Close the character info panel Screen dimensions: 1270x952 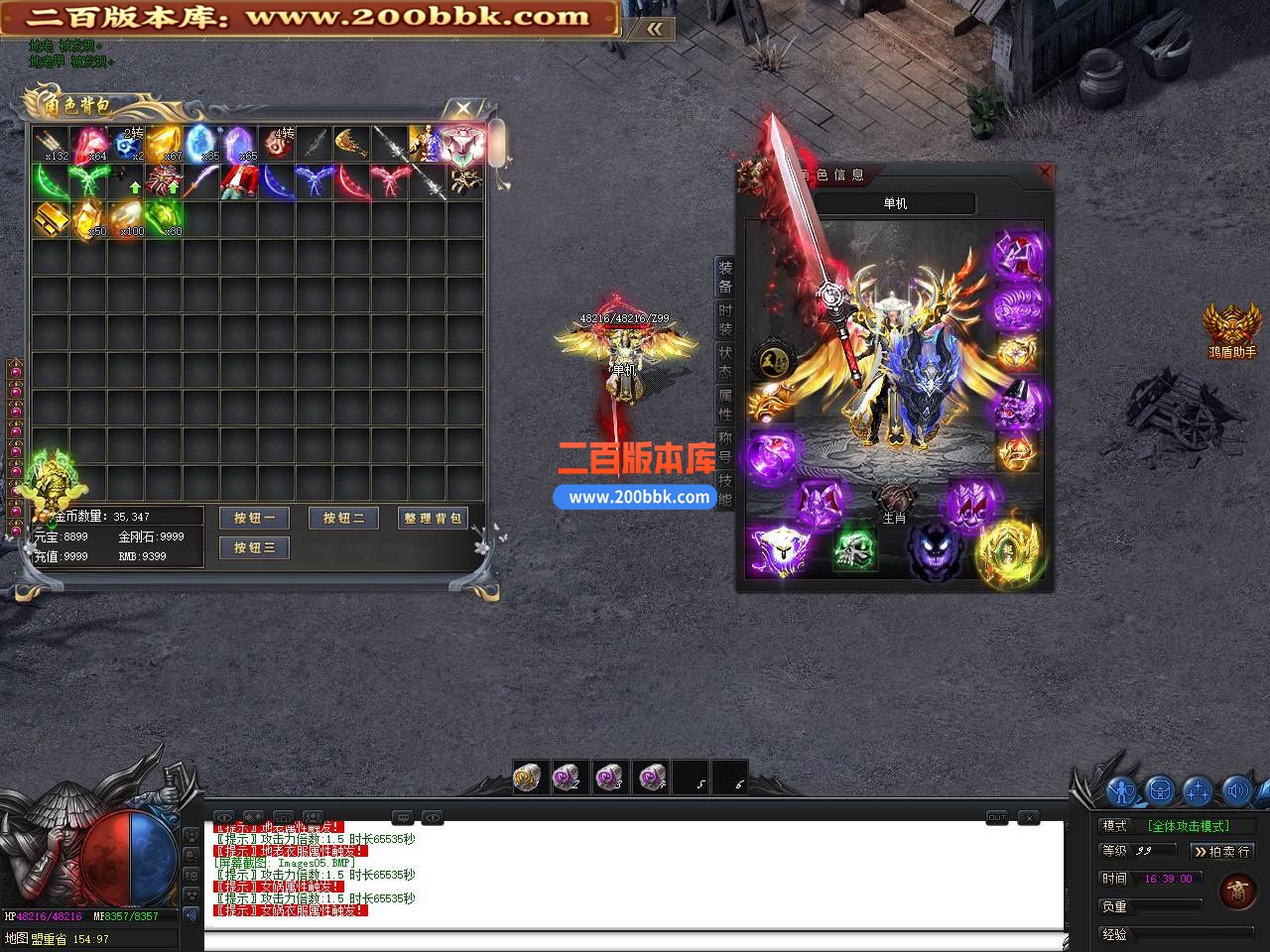tap(1044, 172)
